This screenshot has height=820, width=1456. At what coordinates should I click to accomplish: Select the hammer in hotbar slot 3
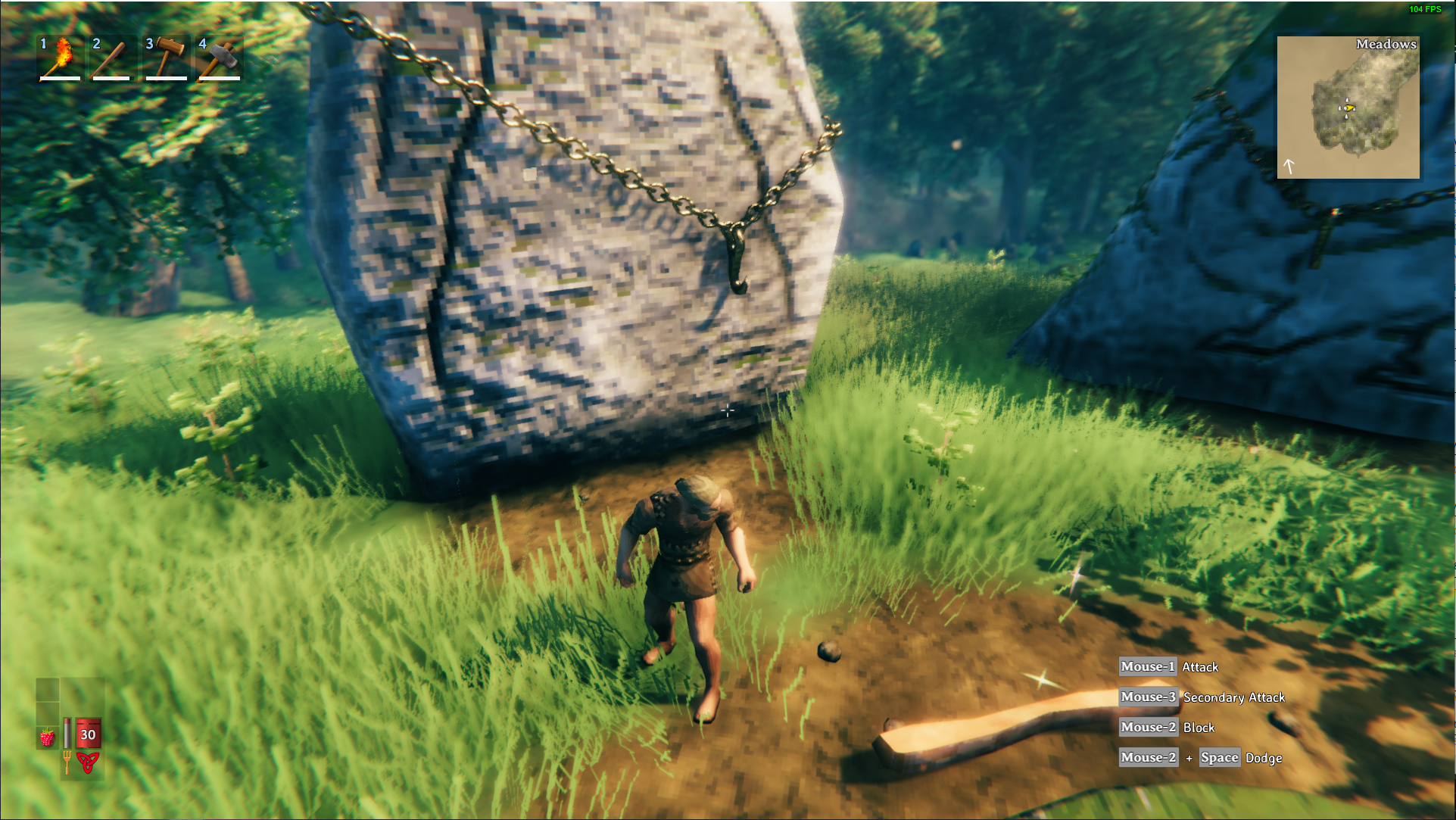coord(165,58)
